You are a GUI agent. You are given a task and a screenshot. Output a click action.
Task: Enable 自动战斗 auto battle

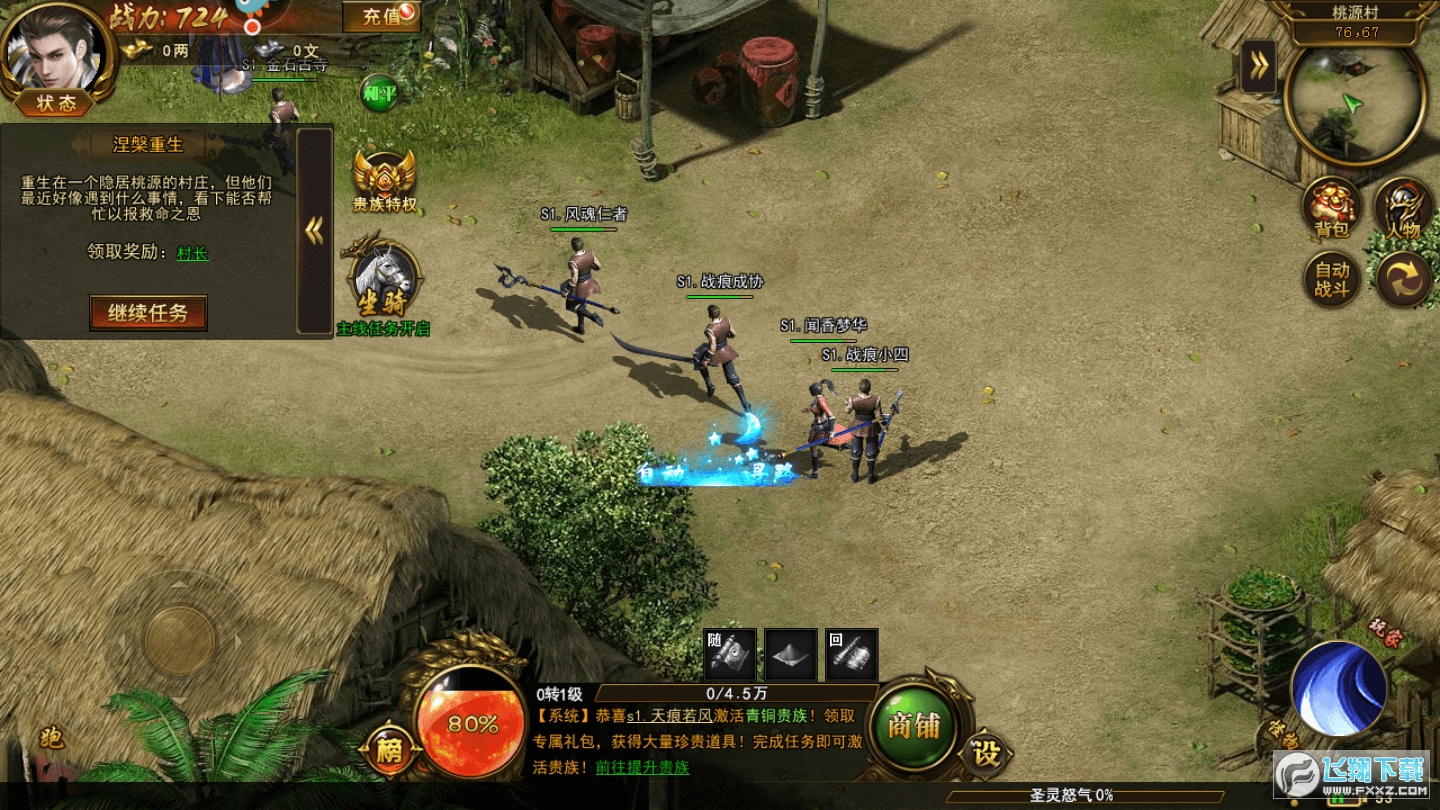(x=1332, y=279)
